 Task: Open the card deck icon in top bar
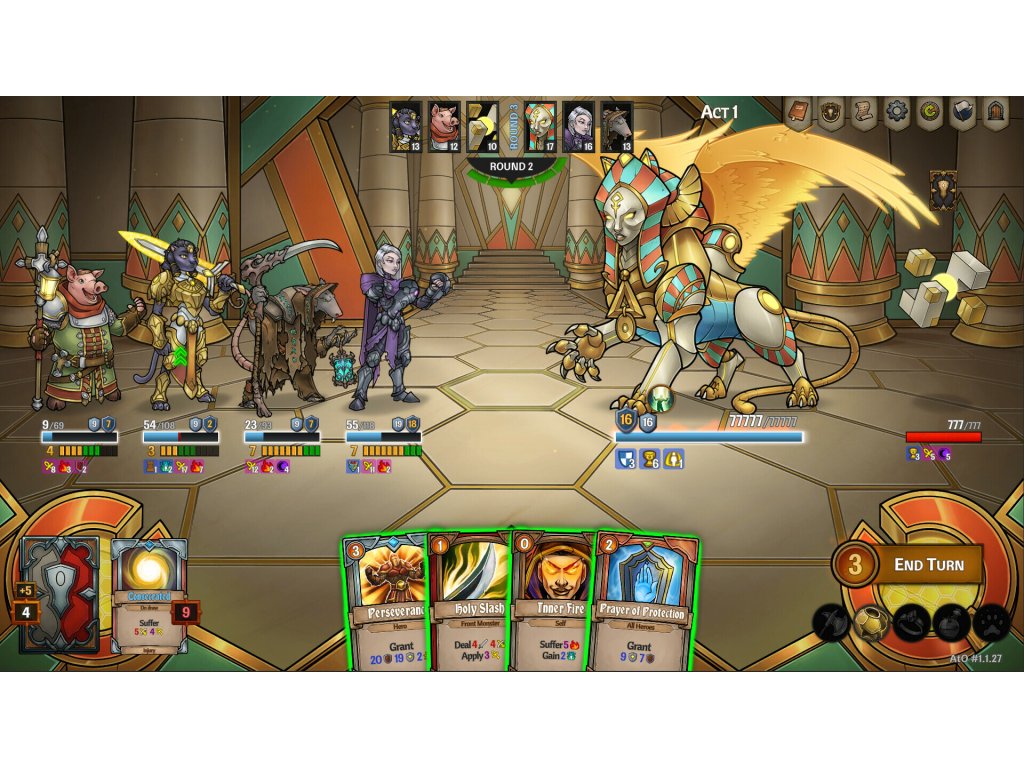tap(963, 113)
